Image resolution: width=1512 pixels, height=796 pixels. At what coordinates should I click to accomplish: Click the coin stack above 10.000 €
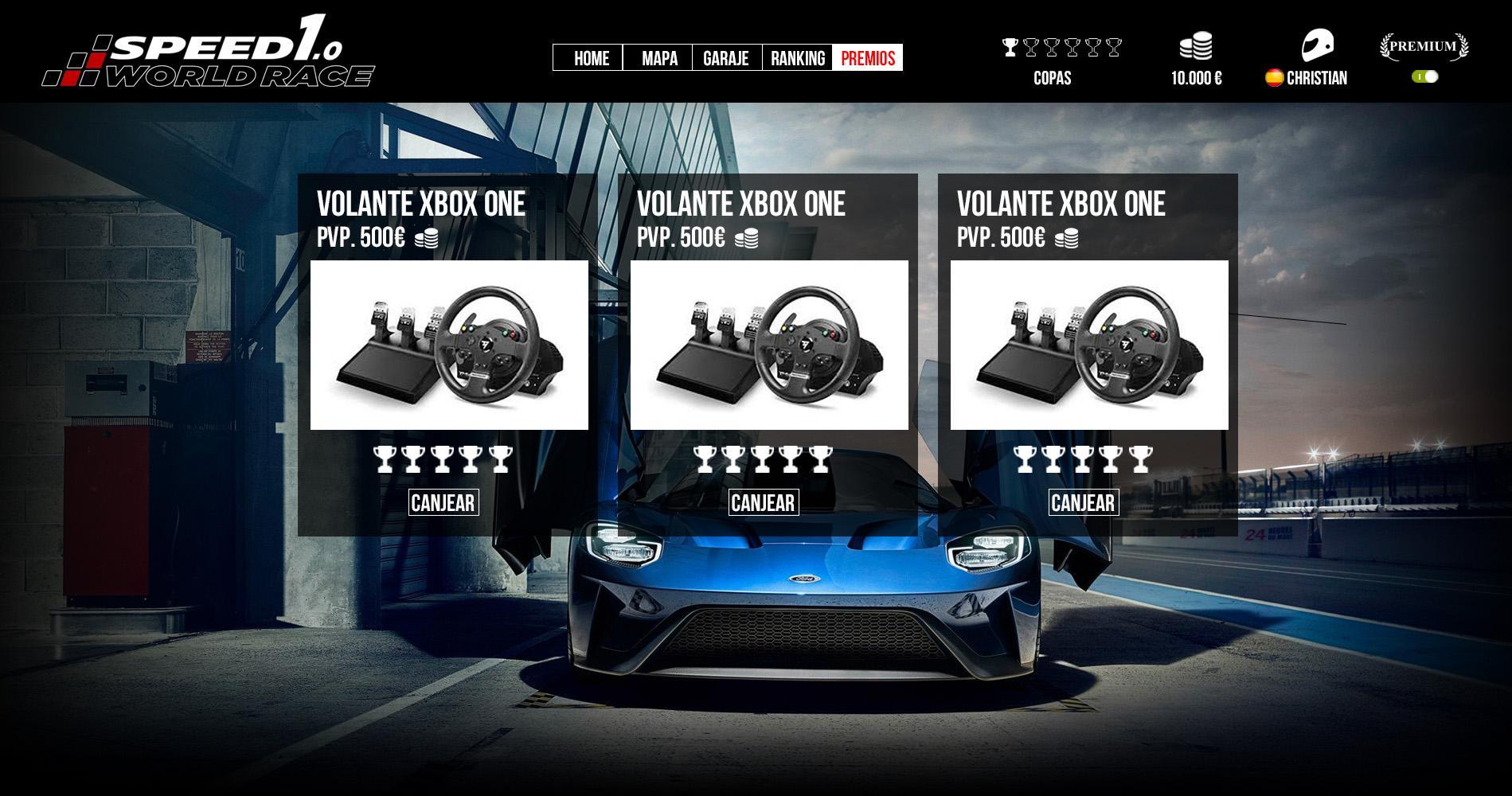(x=1196, y=46)
